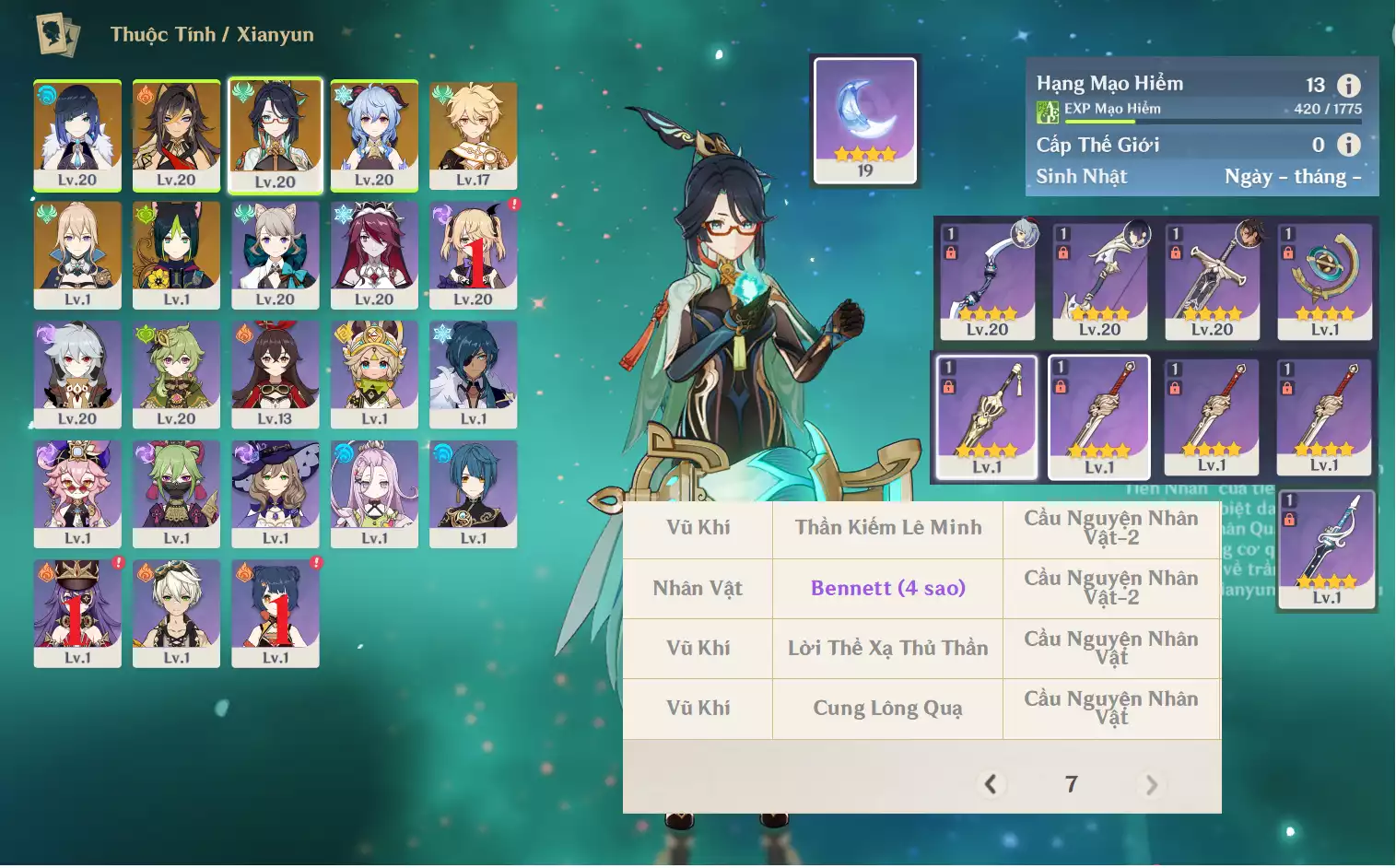
Task: Select the white-haired Bennett portrait at Lv.1
Action: pyautogui.click(x=176, y=613)
